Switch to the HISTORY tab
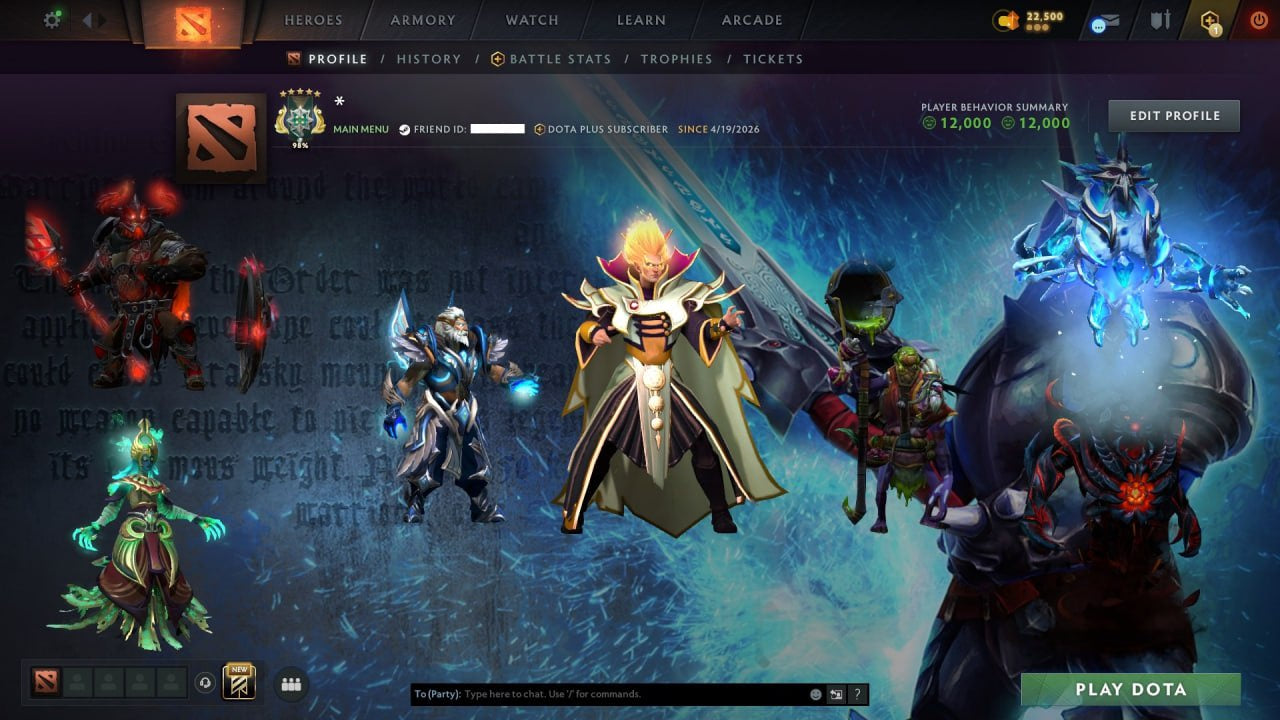The width and height of the screenshot is (1280, 720). pos(429,59)
